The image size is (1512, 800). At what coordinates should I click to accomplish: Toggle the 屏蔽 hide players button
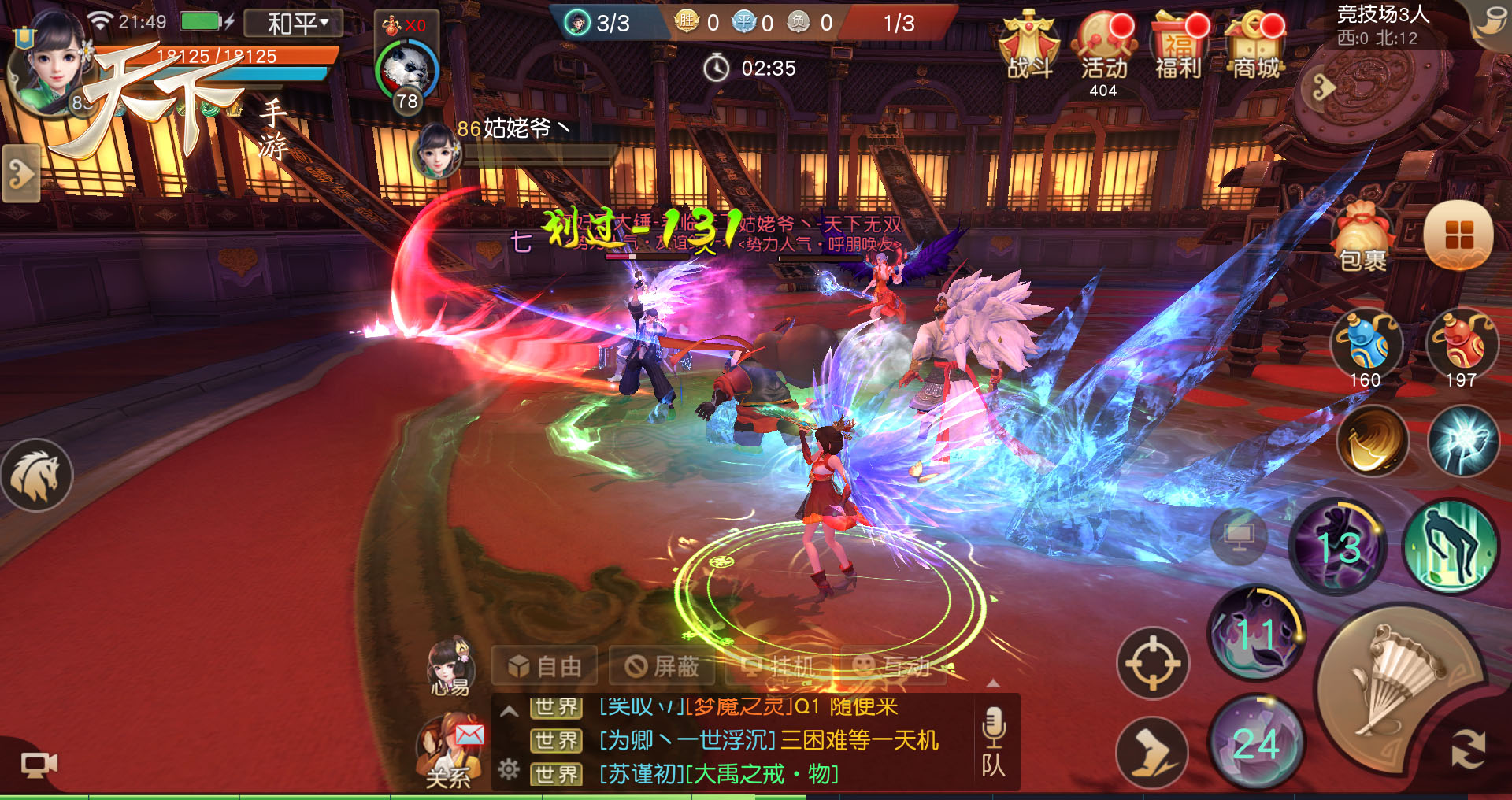pyautogui.click(x=662, y=667)
